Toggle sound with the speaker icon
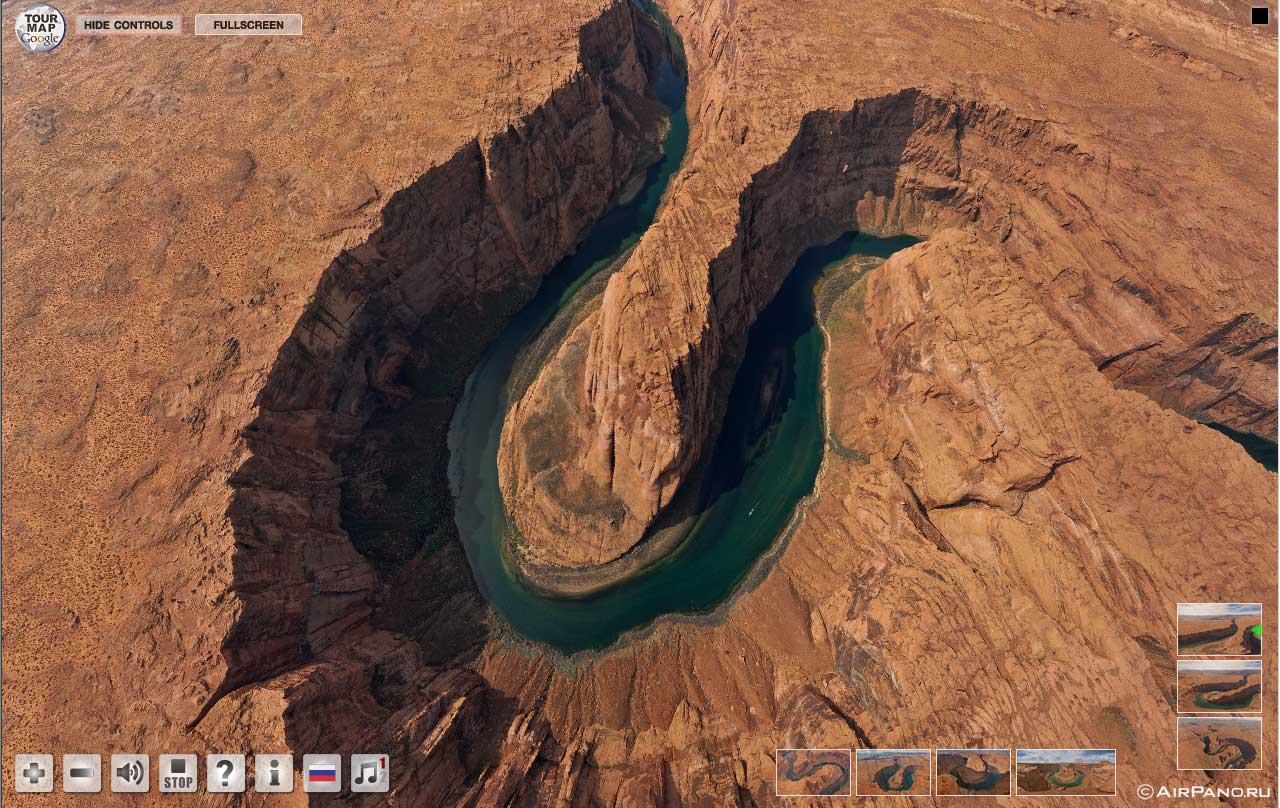The height and width of the screenshot is (808, 1280). coord(130,773)
